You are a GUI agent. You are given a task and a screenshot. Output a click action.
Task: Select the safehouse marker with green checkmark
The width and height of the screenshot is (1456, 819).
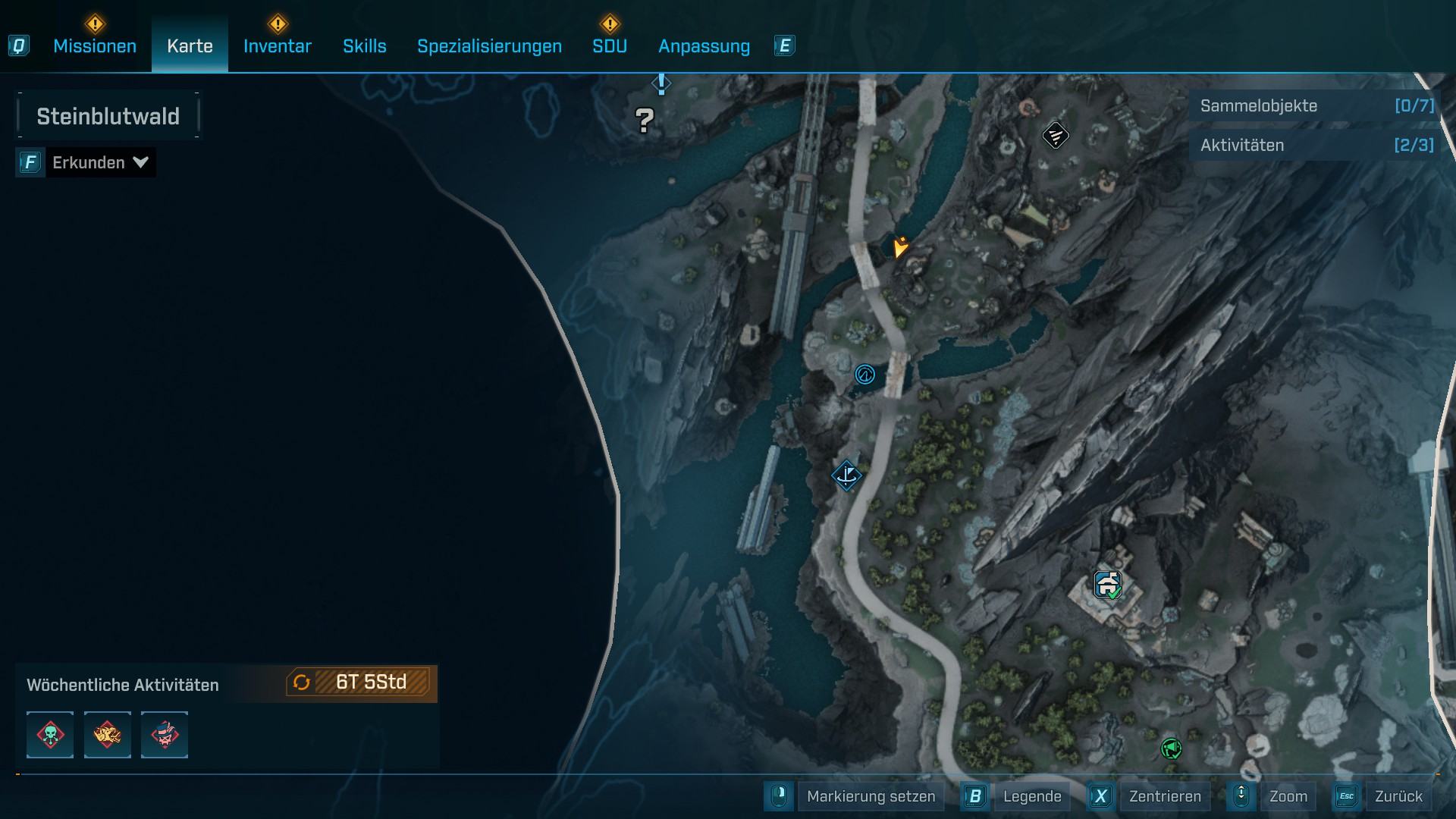[1108, 585]
